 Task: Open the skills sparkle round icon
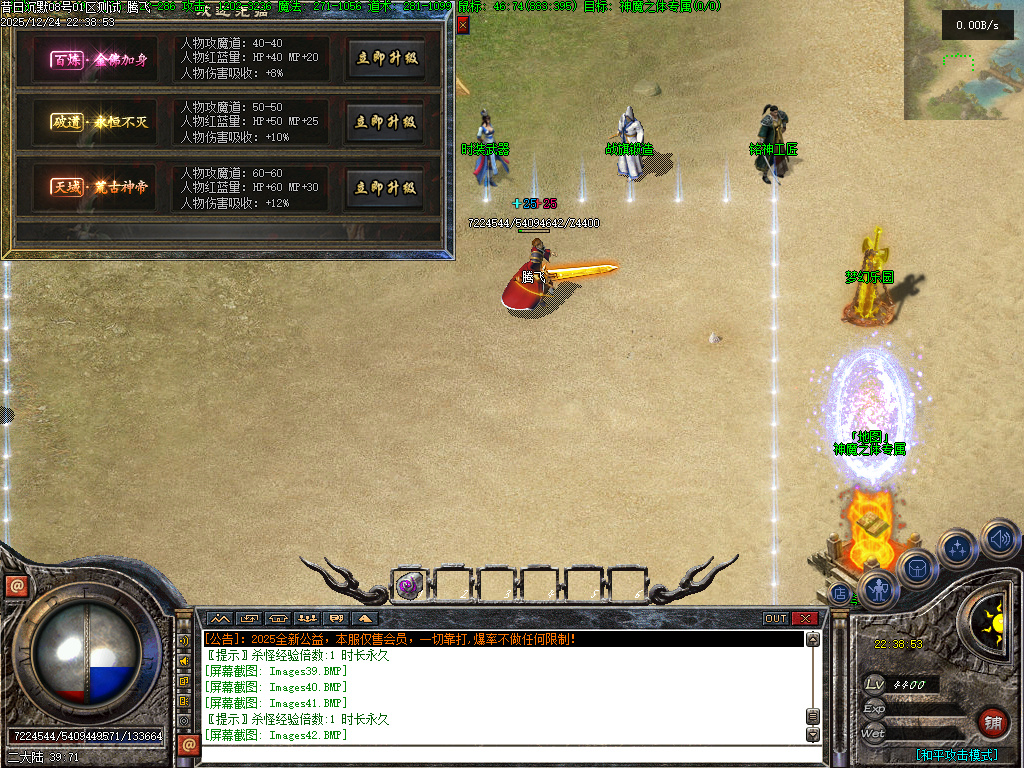(958, 549)
